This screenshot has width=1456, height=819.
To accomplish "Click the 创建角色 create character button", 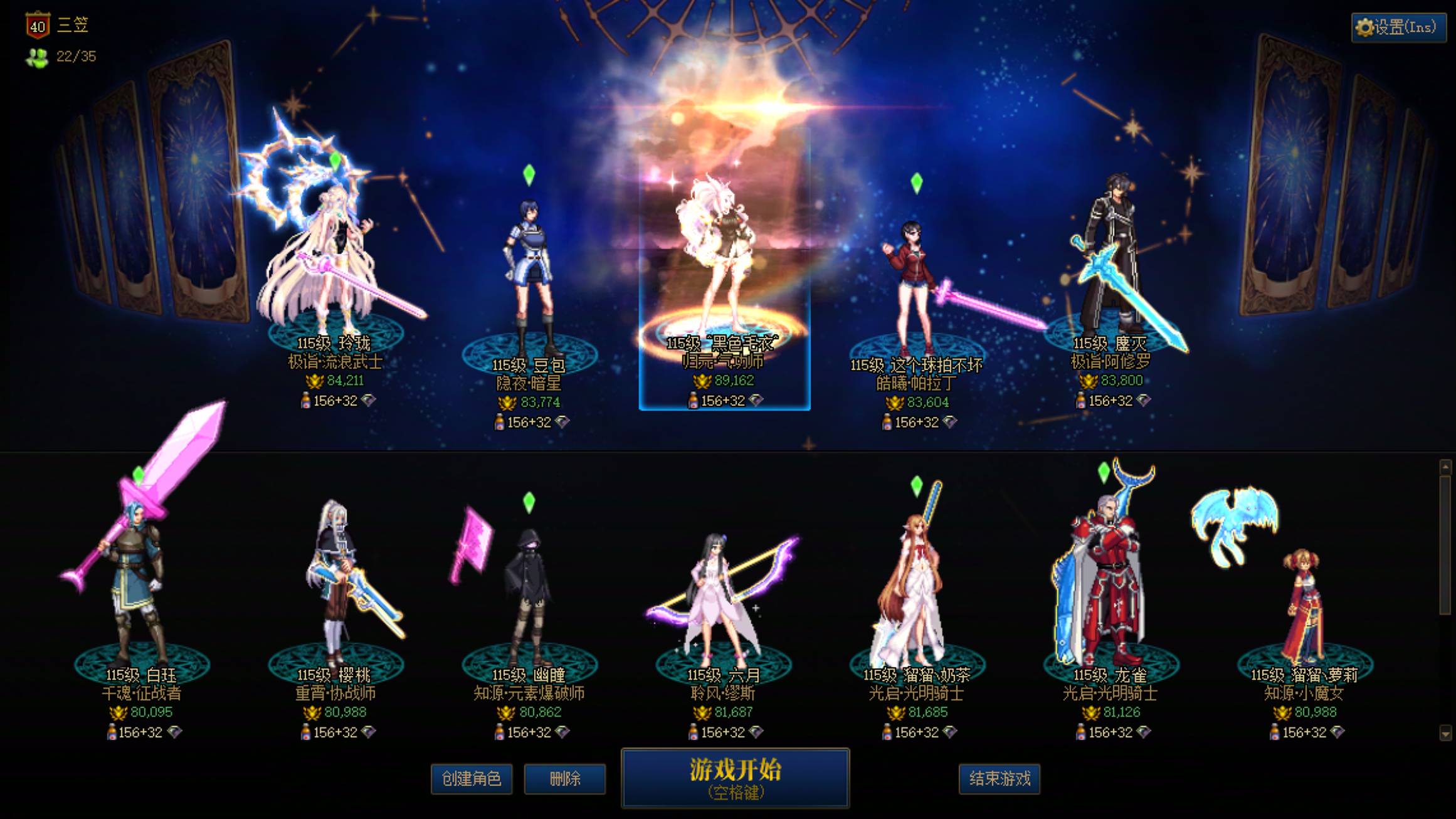I will pos(472,779).
